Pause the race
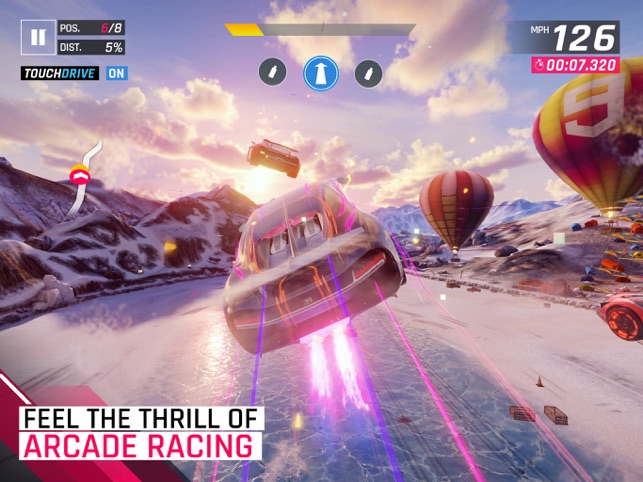The image size is (643, 482). (x=38, y=38)
